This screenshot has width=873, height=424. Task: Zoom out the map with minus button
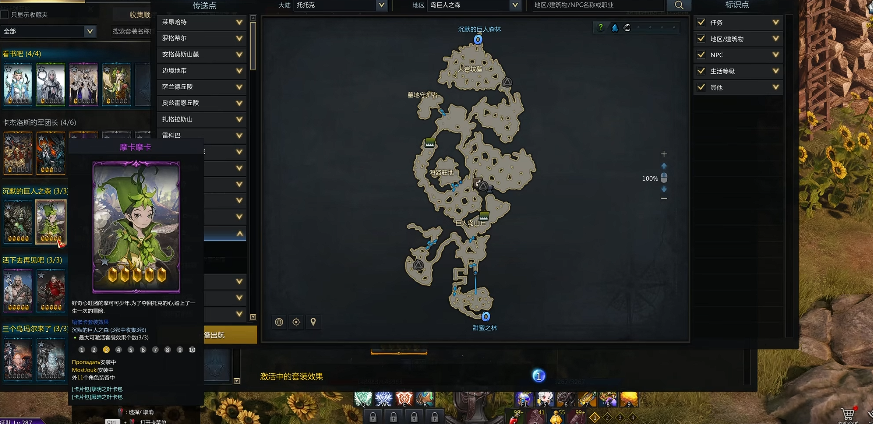(664, 200)
